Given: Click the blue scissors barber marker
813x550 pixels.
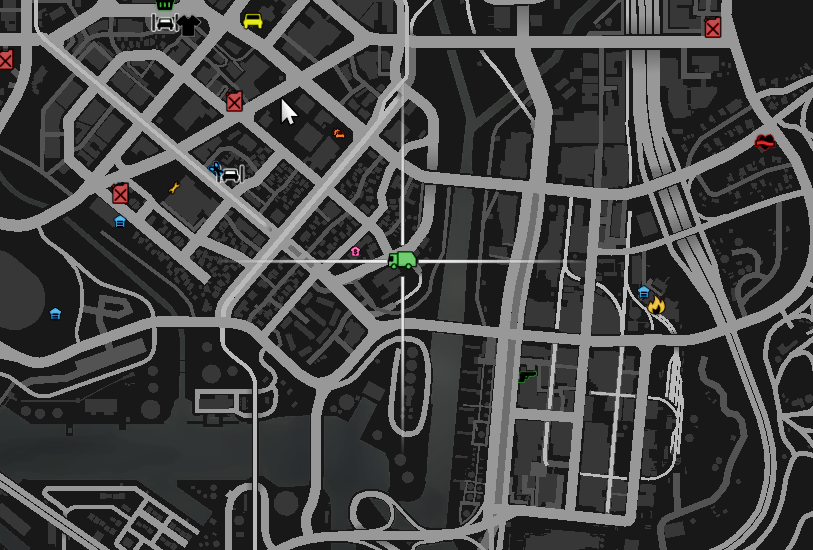Looking at the screenshot, I should click(214, 168).
